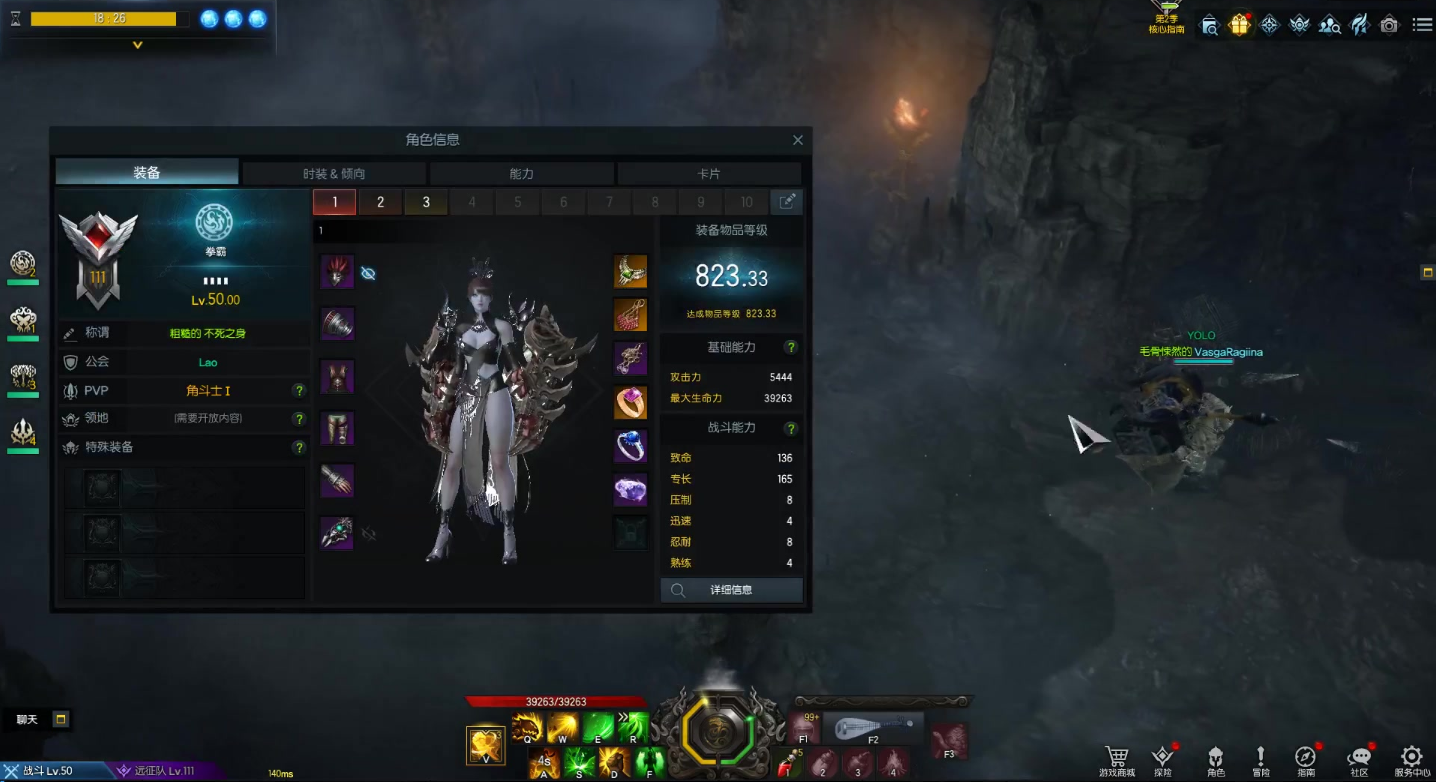Viewport: 1436px width, 782px height.
Task: Select the pink gem ring slot
Action: pyautogui.click(x=630, y=402)
